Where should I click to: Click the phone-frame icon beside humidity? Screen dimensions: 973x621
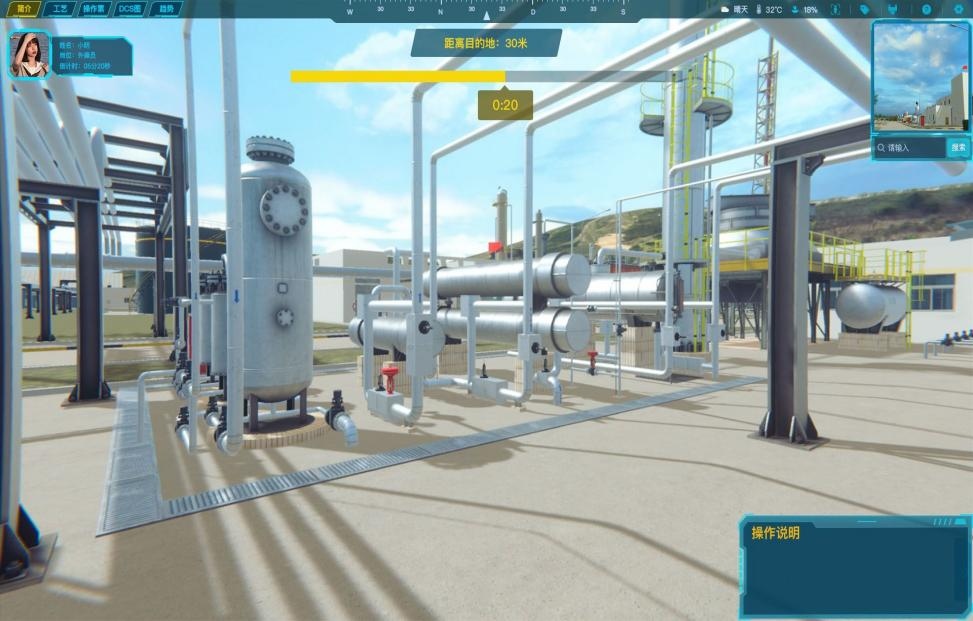(x=835, y=9)
